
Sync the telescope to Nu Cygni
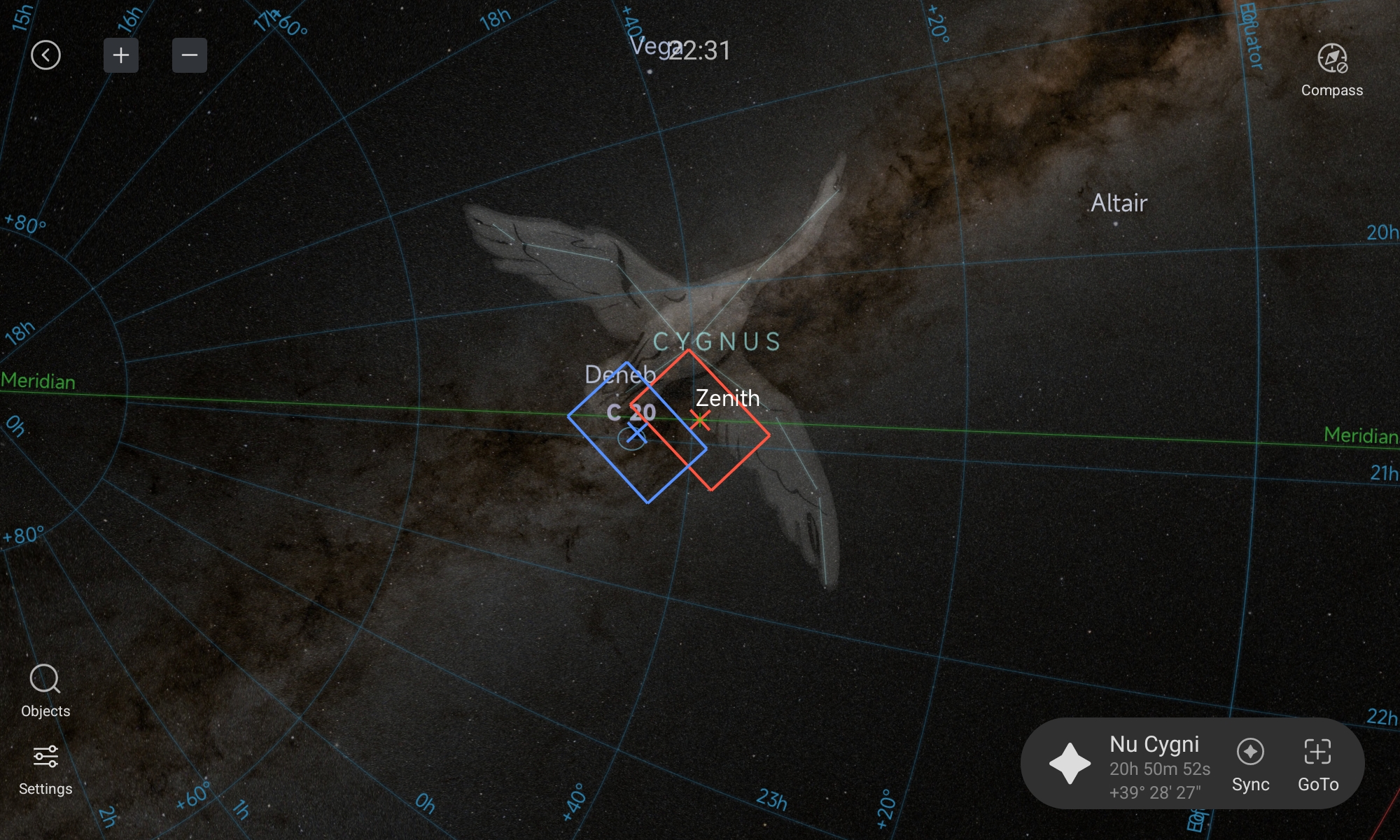point(1250,764)
